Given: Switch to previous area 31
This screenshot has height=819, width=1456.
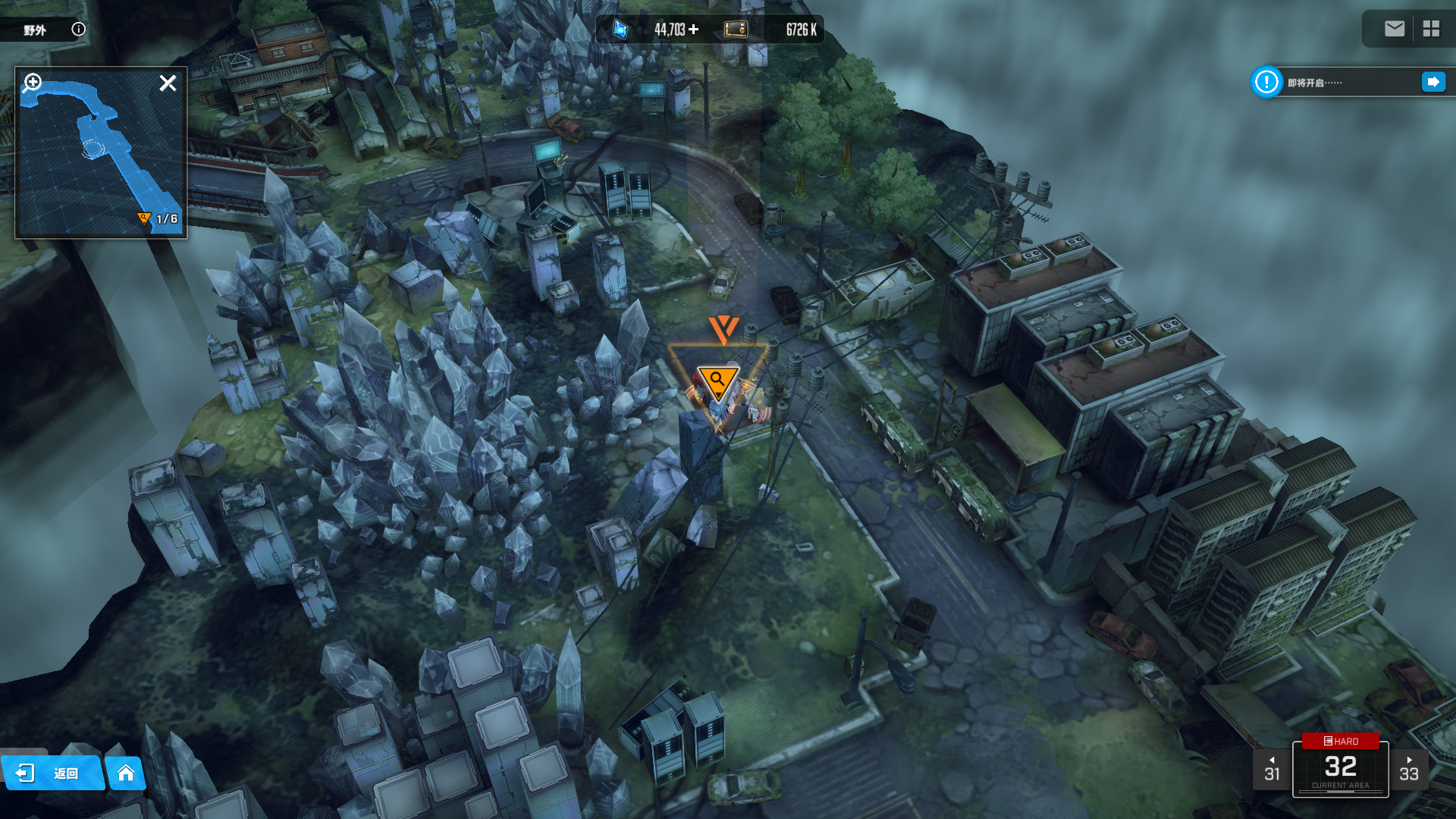Looking at the screenshot, I should tap(1272, 769).
